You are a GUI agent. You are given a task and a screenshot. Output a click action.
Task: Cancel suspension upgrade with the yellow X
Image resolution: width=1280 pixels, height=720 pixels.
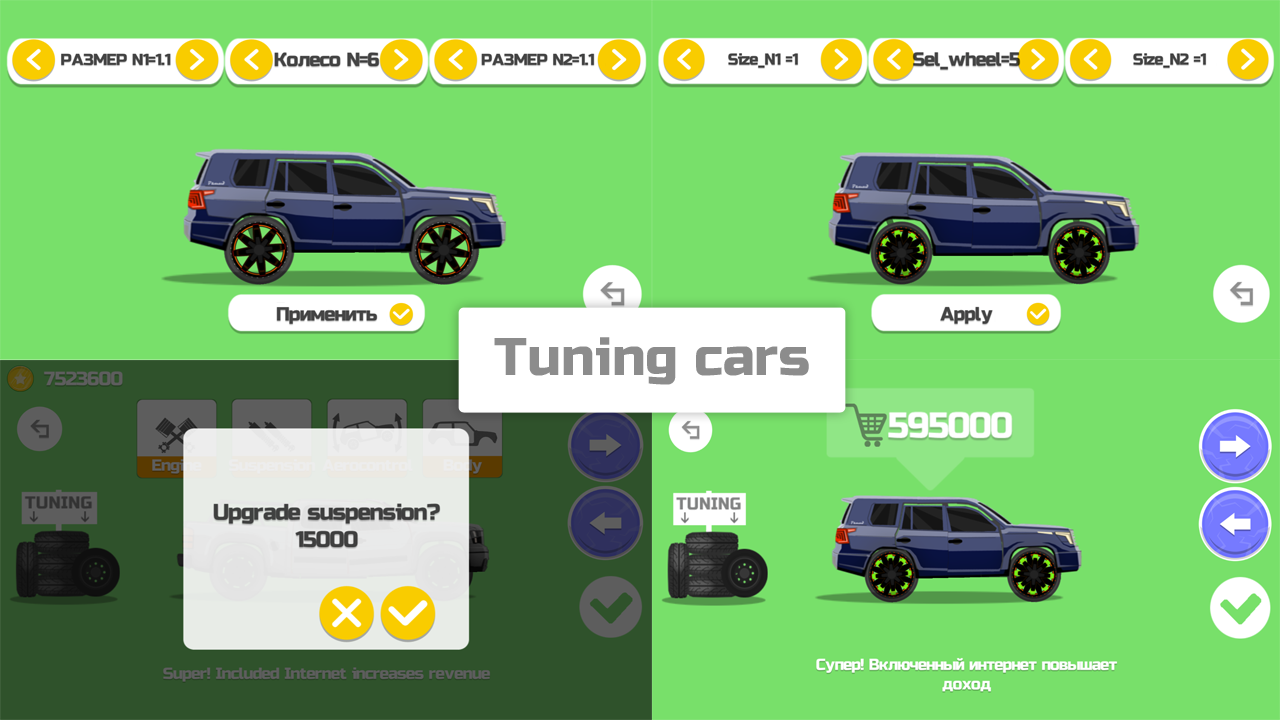[346, 613]
